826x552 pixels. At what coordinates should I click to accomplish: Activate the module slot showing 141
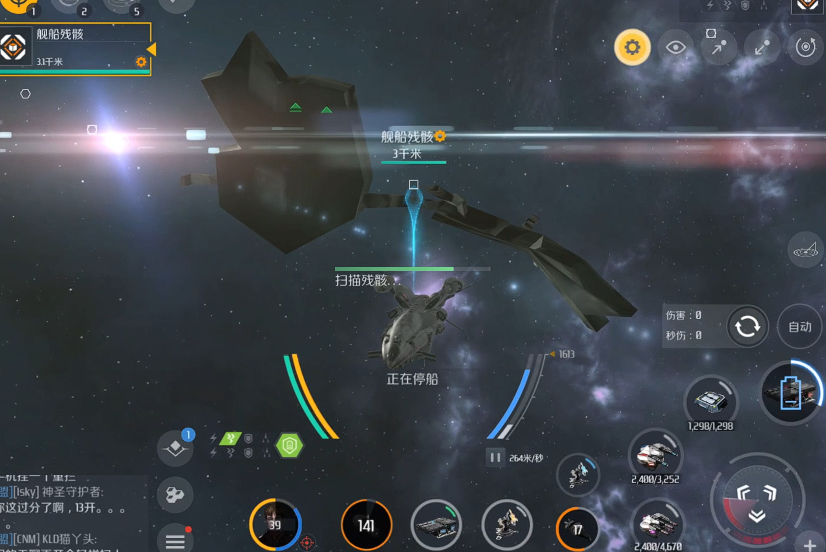pyautogui.click(x=366, y=525)
